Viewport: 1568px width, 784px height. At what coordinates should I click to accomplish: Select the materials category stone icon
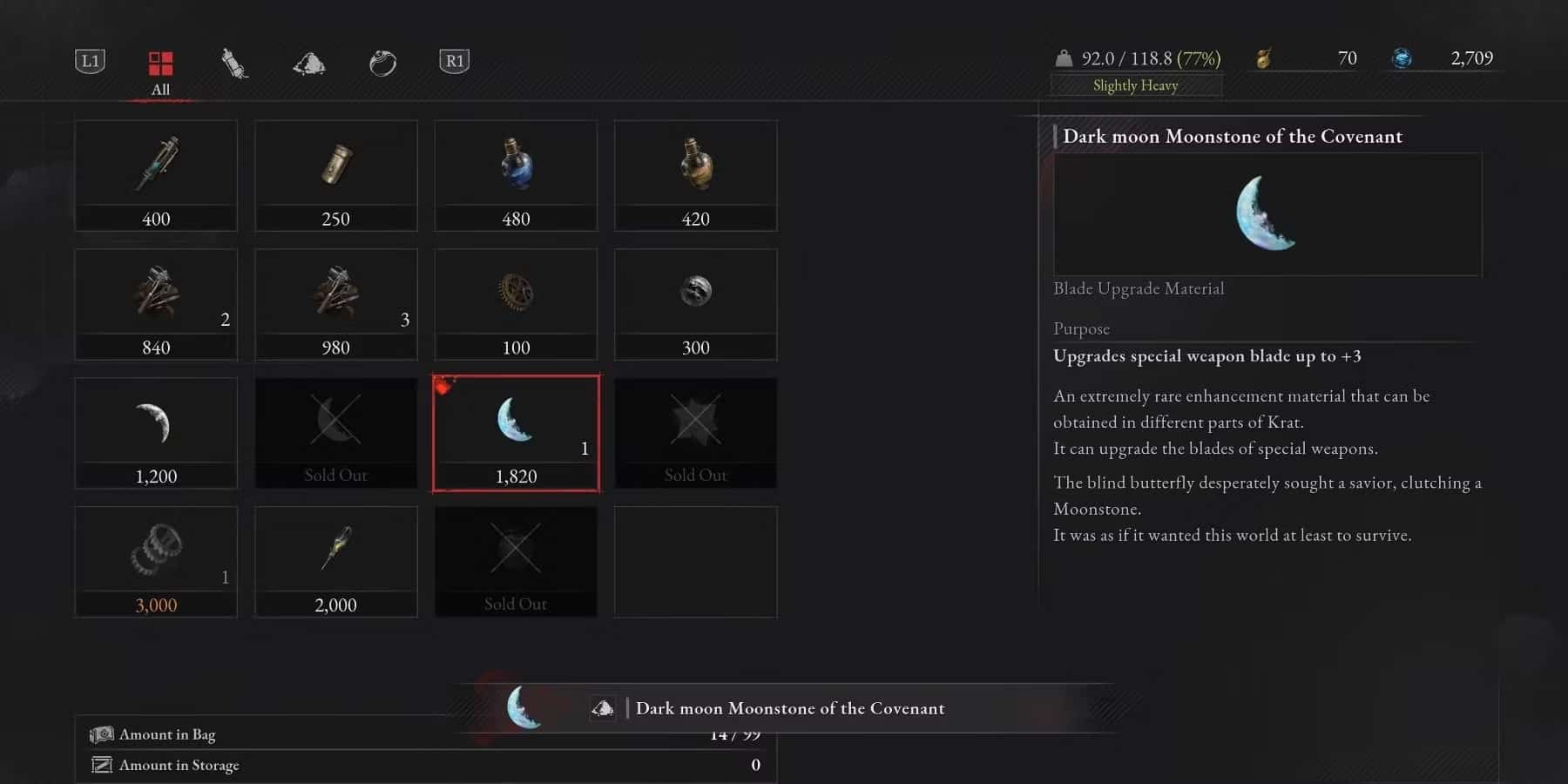coord(308,62)
